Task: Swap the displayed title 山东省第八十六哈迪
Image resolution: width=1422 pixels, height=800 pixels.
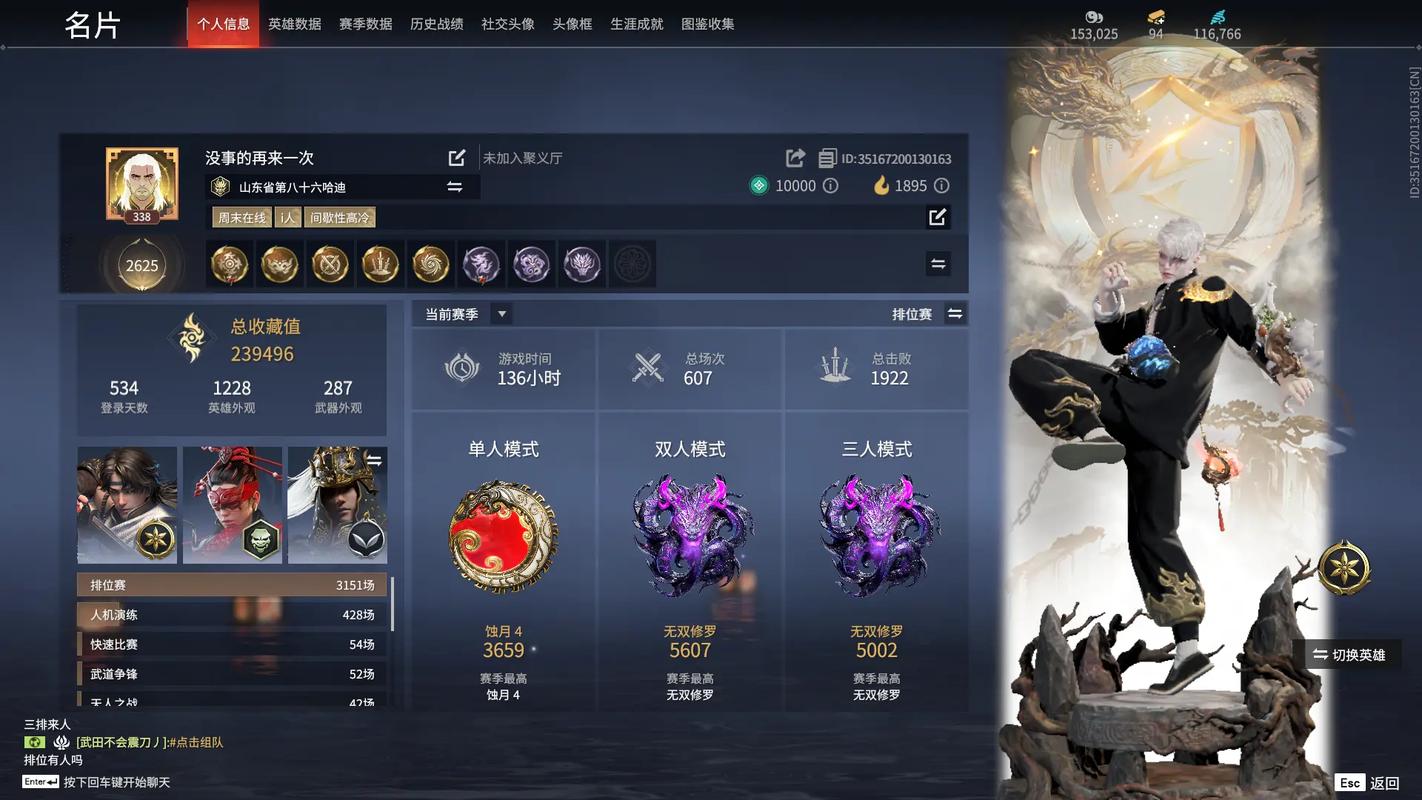Action: coord(455,187)
